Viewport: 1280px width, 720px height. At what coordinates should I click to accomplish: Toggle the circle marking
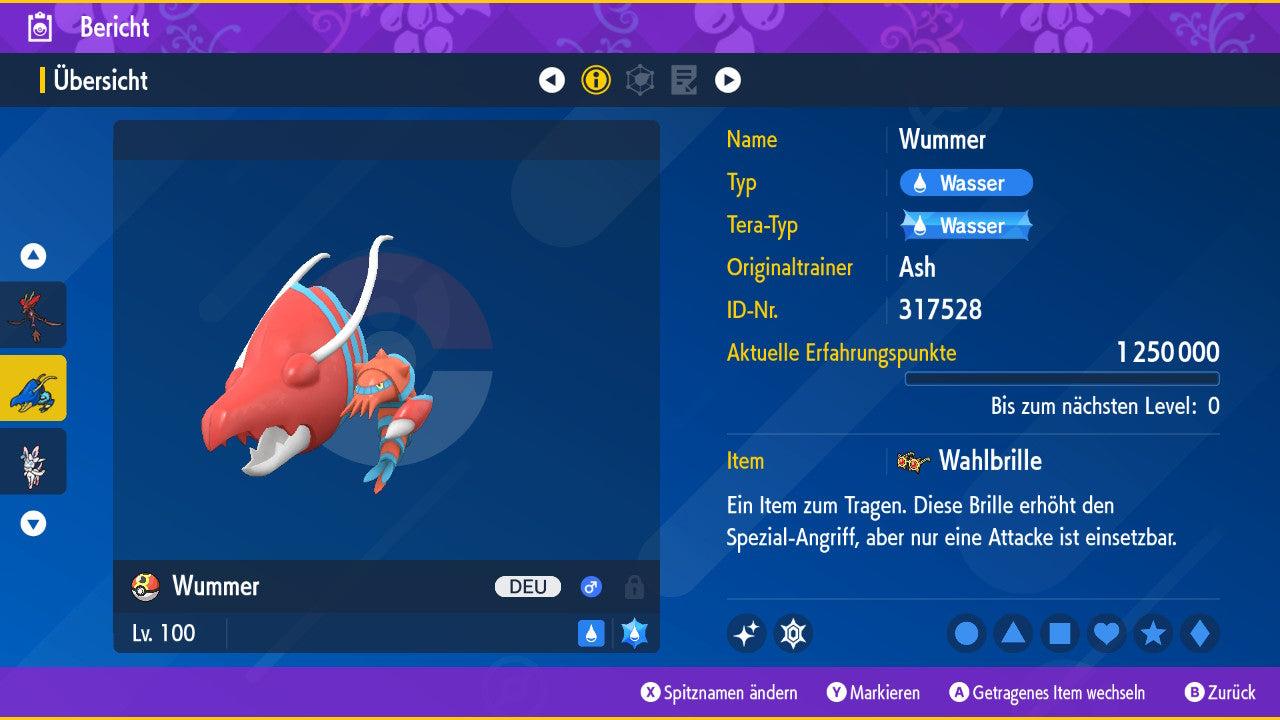966,633
